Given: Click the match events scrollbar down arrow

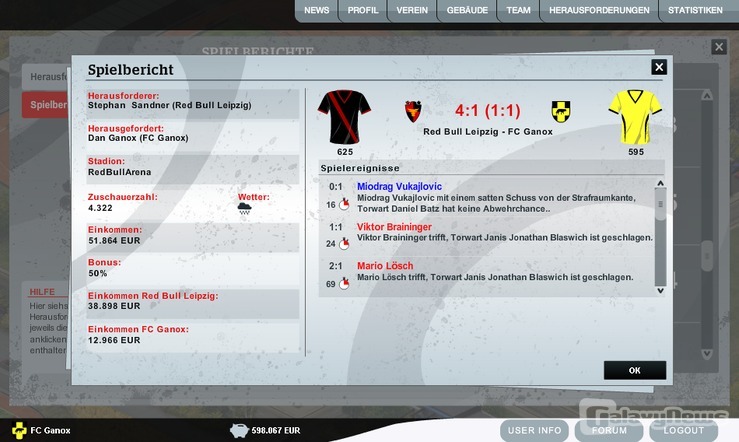Looking at the screenshot, I should tap(659, 290).
